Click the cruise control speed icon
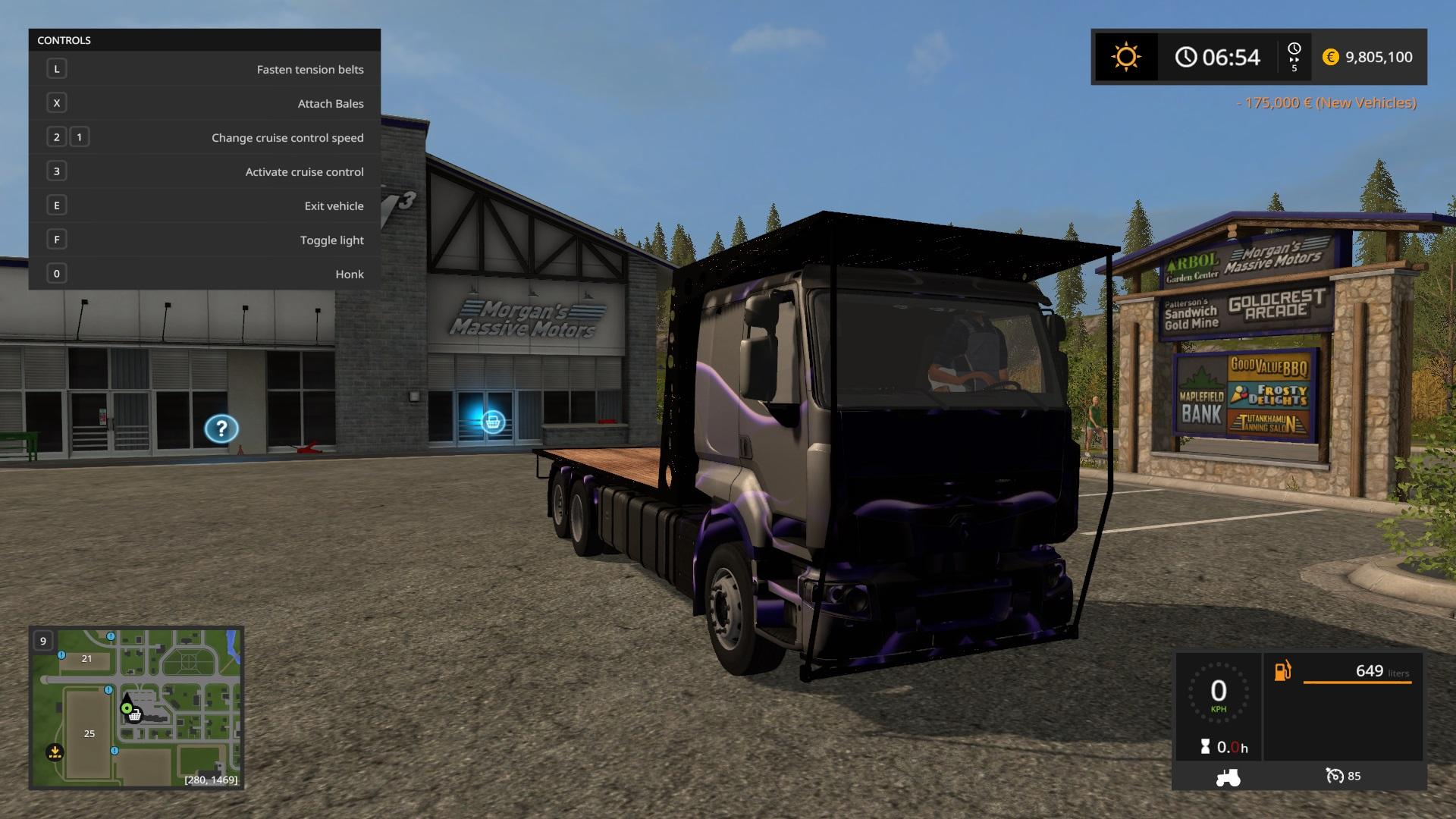The height and width of the screenshot is (819, 1456). [1335, 776]
